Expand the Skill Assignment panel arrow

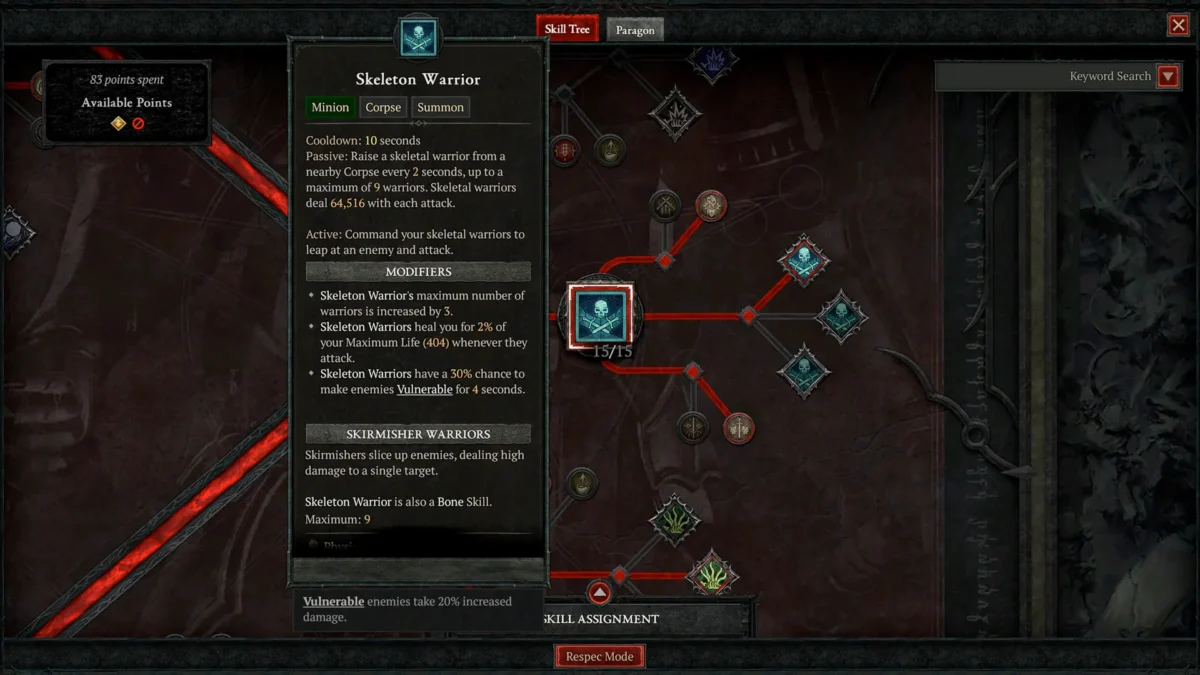pos(599,593)
